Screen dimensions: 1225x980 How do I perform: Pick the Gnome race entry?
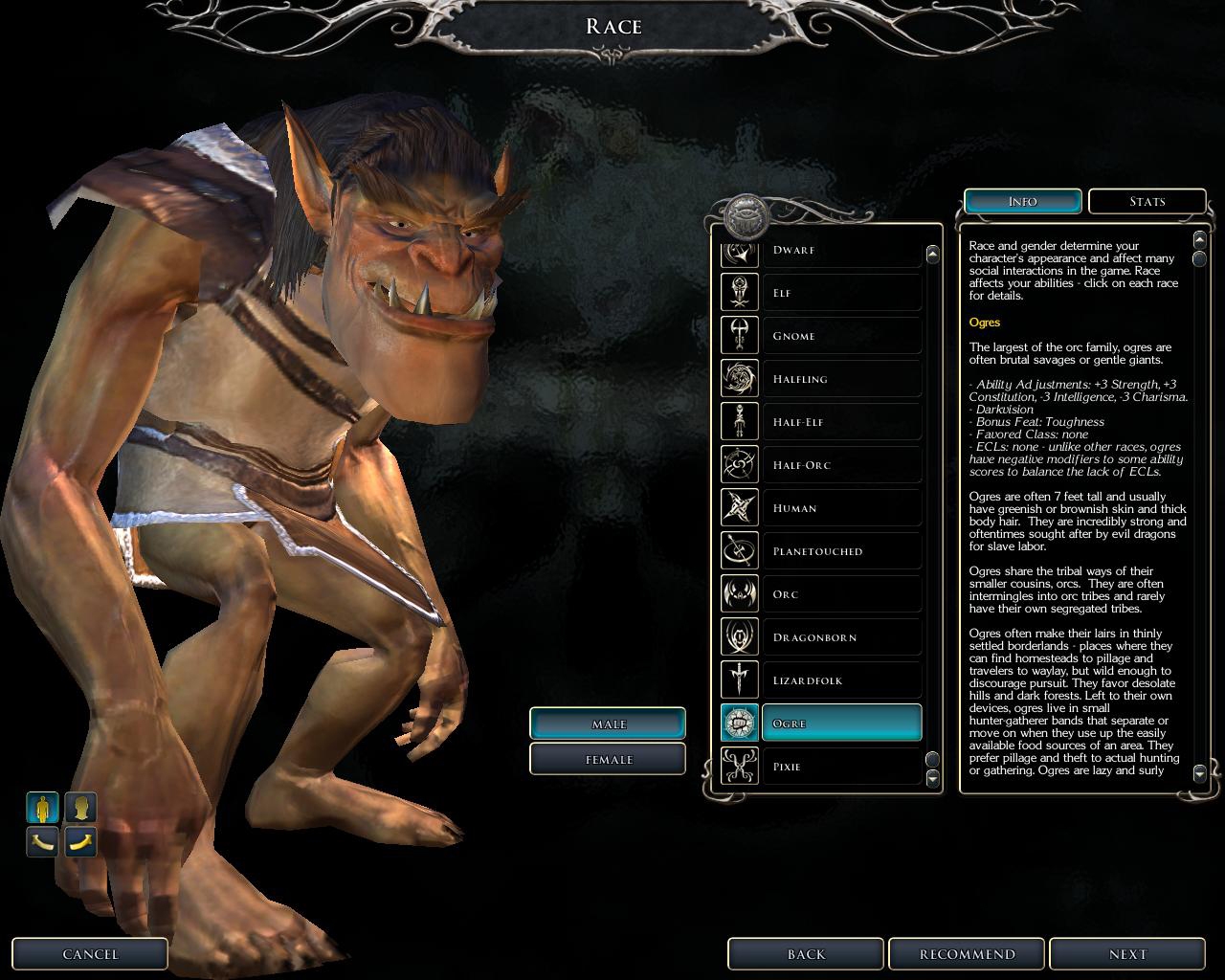(840, 336)
